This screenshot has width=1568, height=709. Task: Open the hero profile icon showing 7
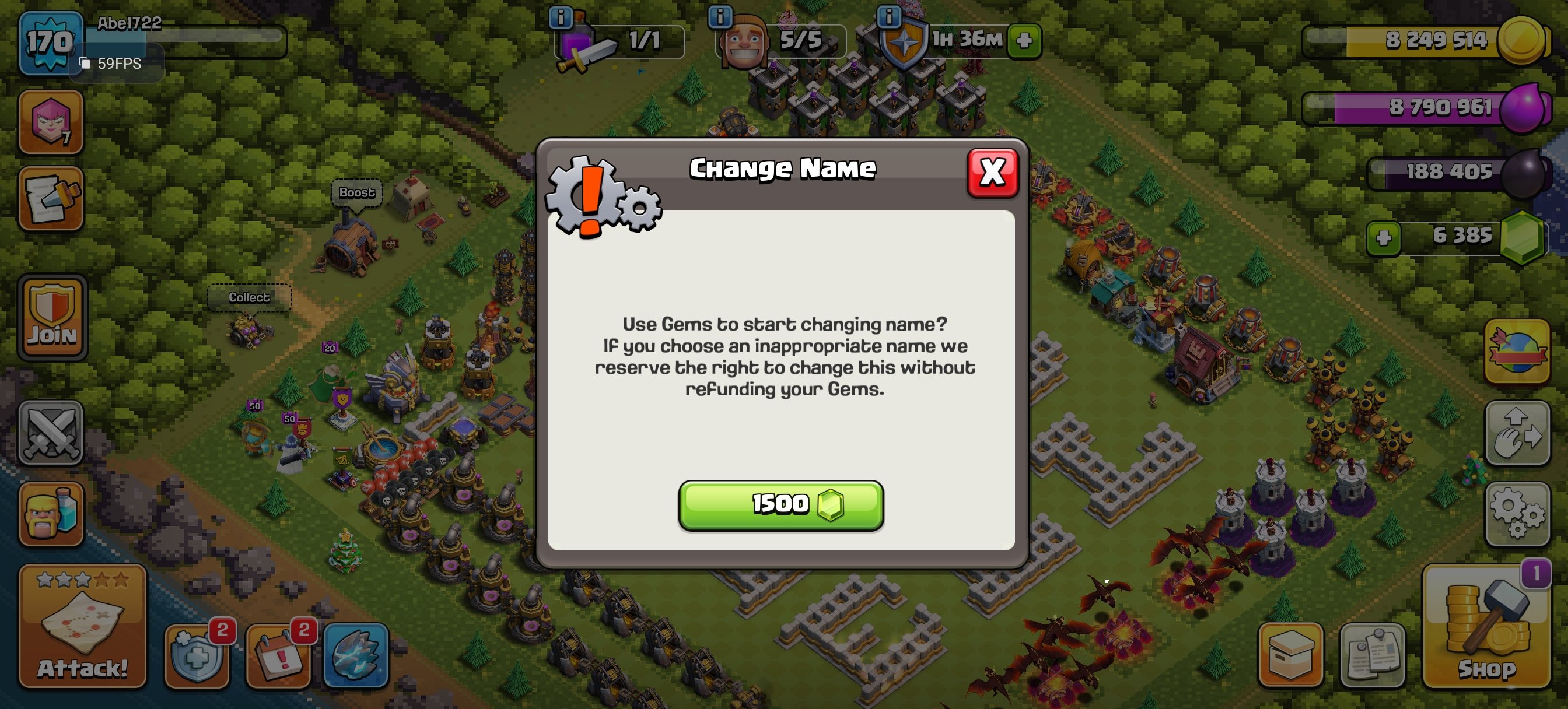(x=51, y=122)
